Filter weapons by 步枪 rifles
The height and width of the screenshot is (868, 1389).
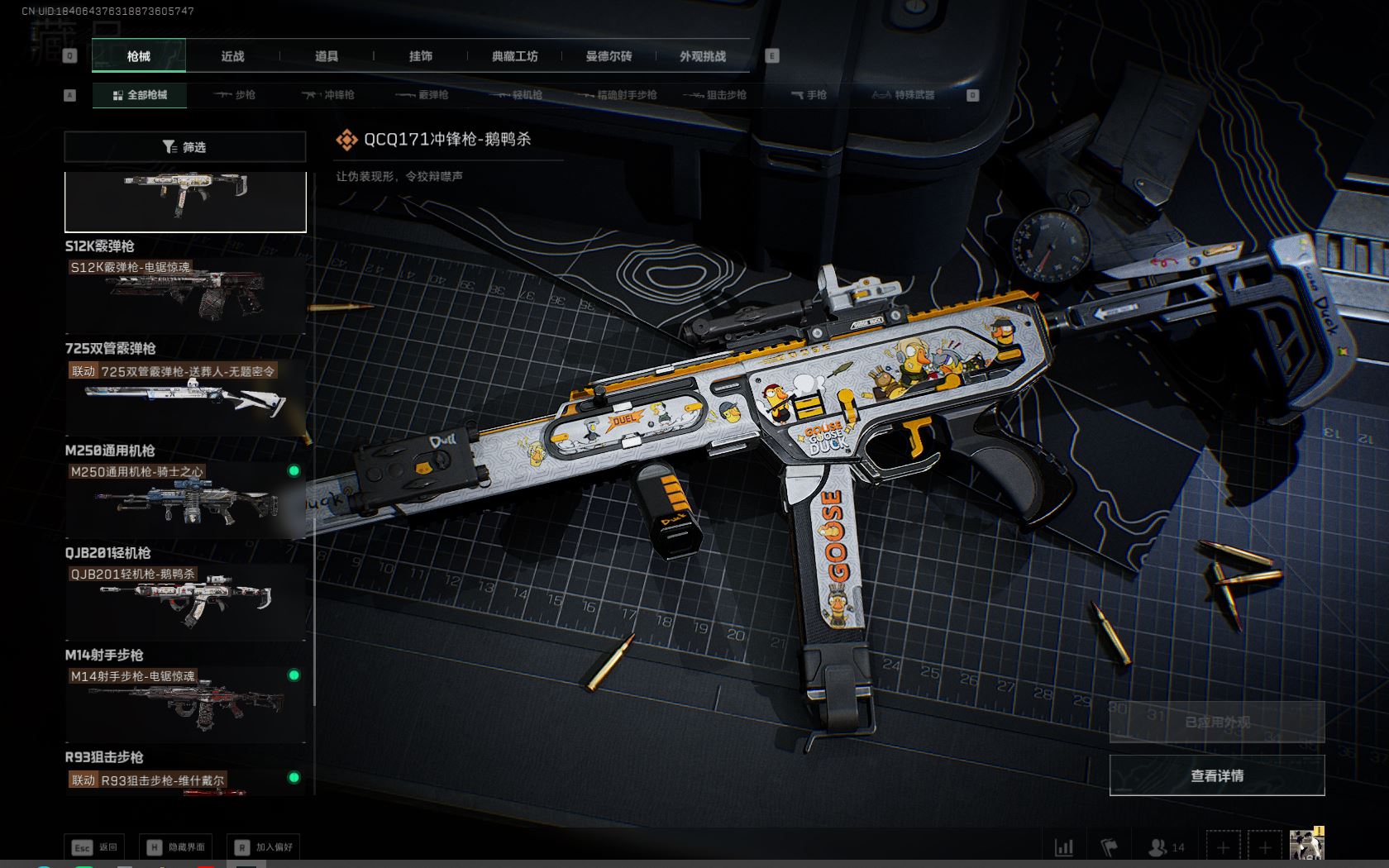pyautogui.click(x=235, y=95)
